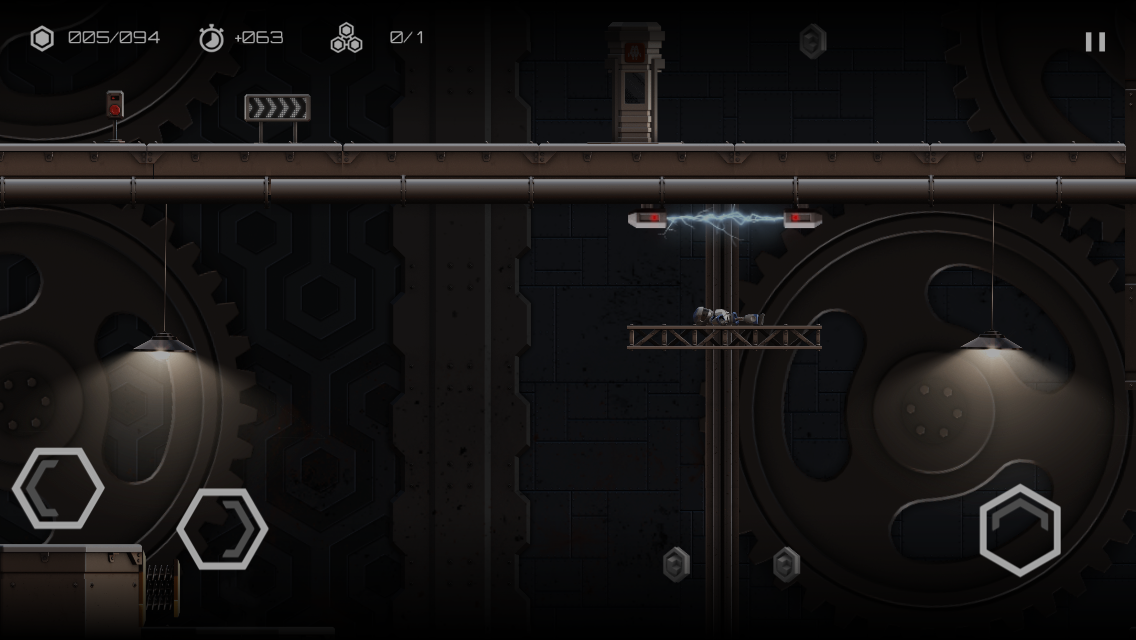Tap the move-left hexagon button
This screenshot has width=1136, height=640.
[58, 488]
